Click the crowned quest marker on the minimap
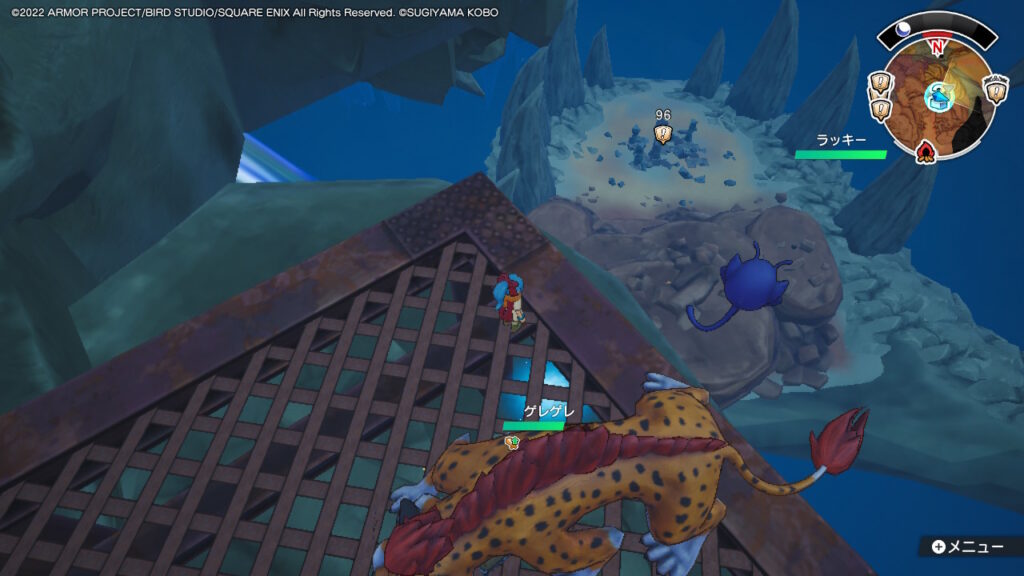Viewport: 1024px width, 576px height. (996, 89)
